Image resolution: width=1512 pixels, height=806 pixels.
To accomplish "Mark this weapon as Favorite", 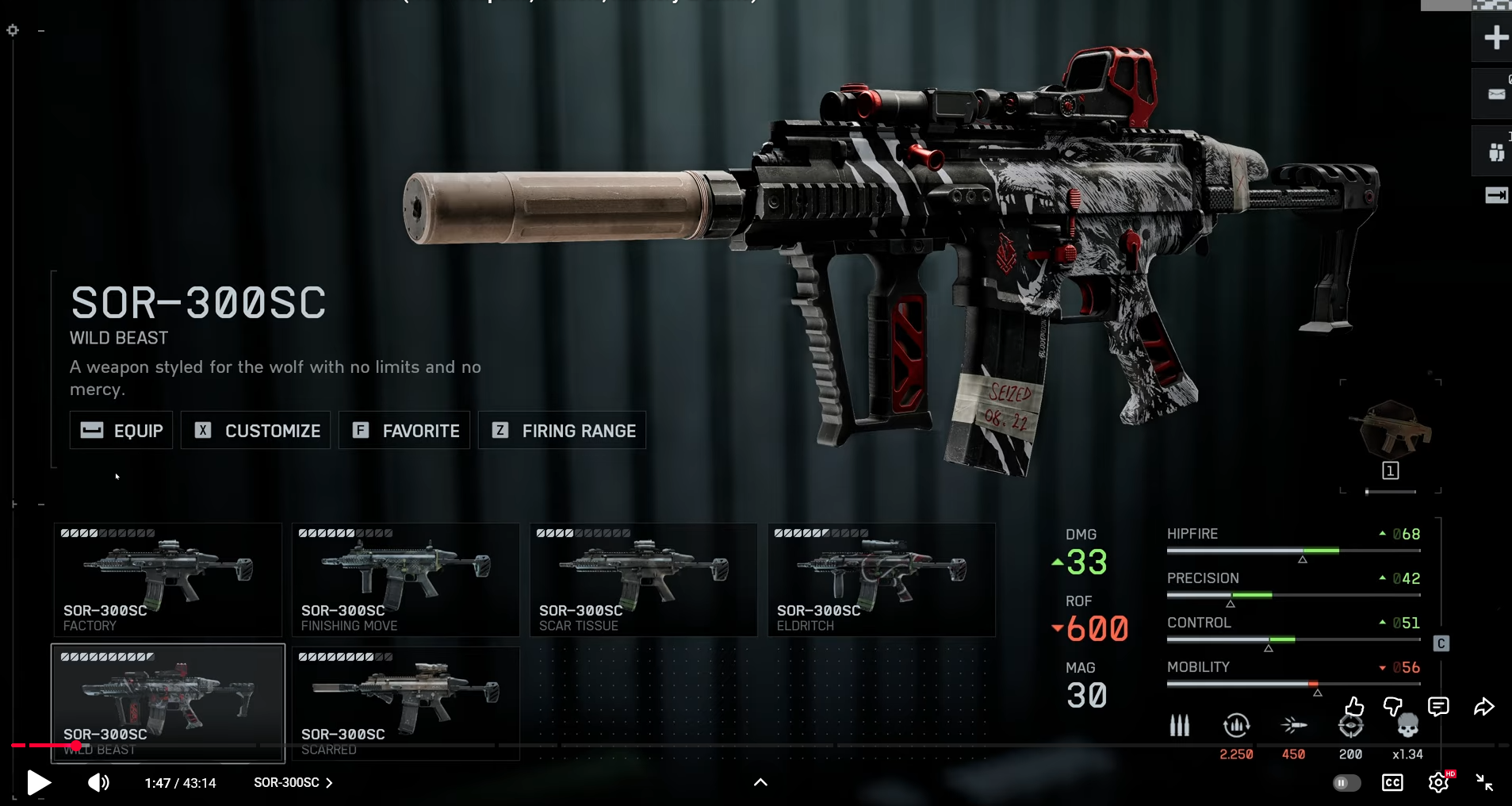I will (x=404, y=431).
